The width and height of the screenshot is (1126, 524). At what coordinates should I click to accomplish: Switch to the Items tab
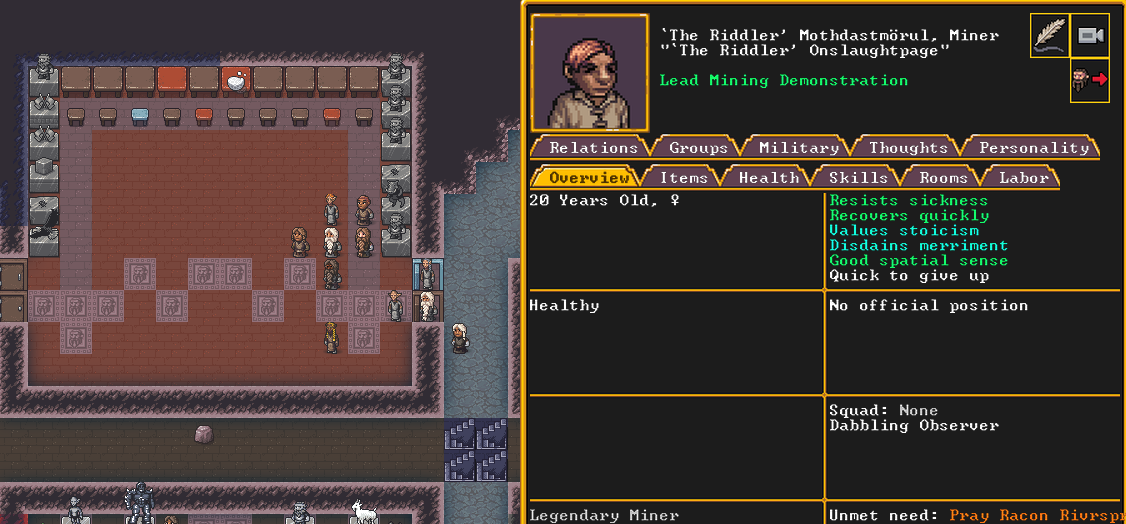point(683,178)
